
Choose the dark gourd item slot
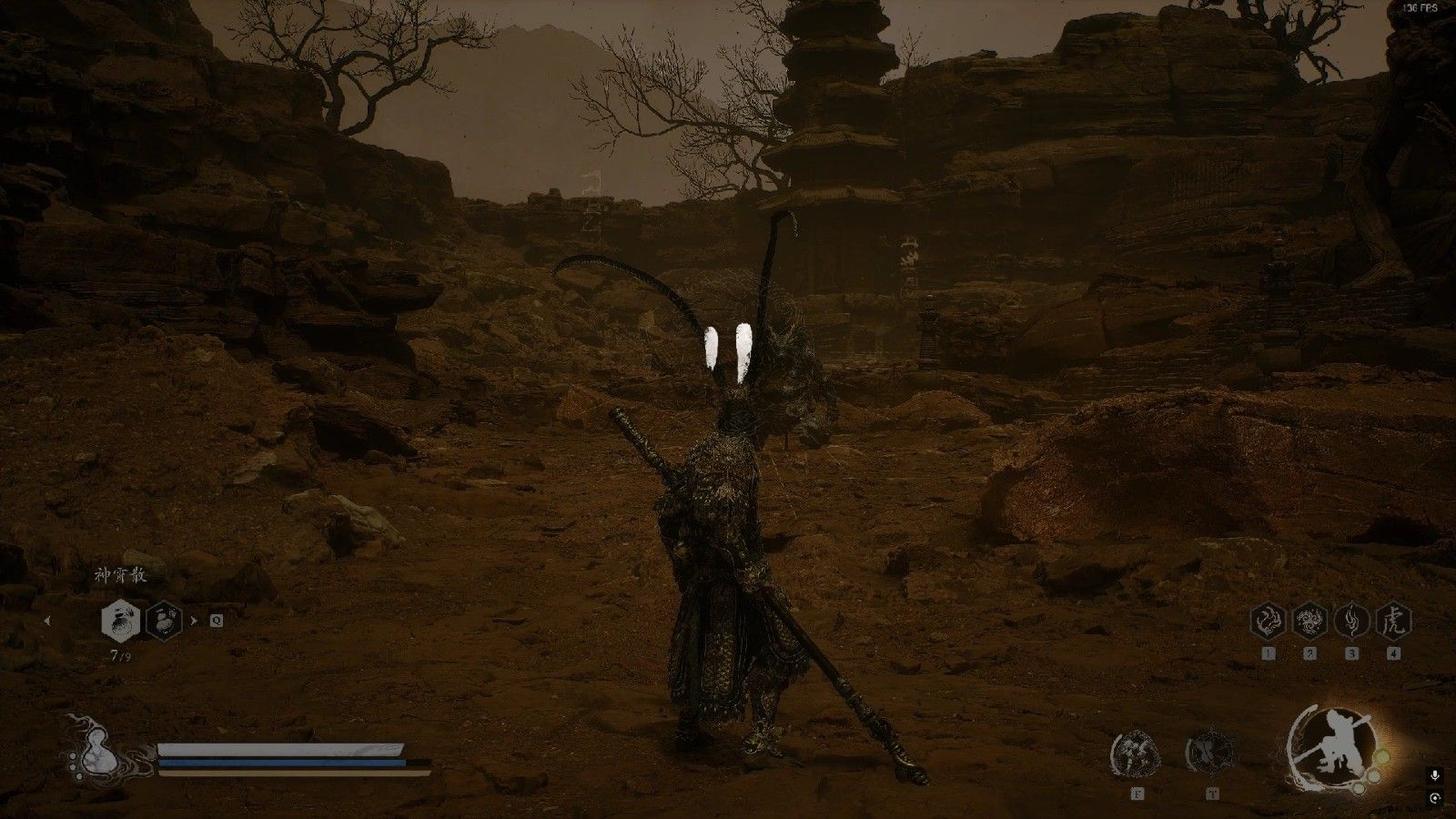coord(164,621)
